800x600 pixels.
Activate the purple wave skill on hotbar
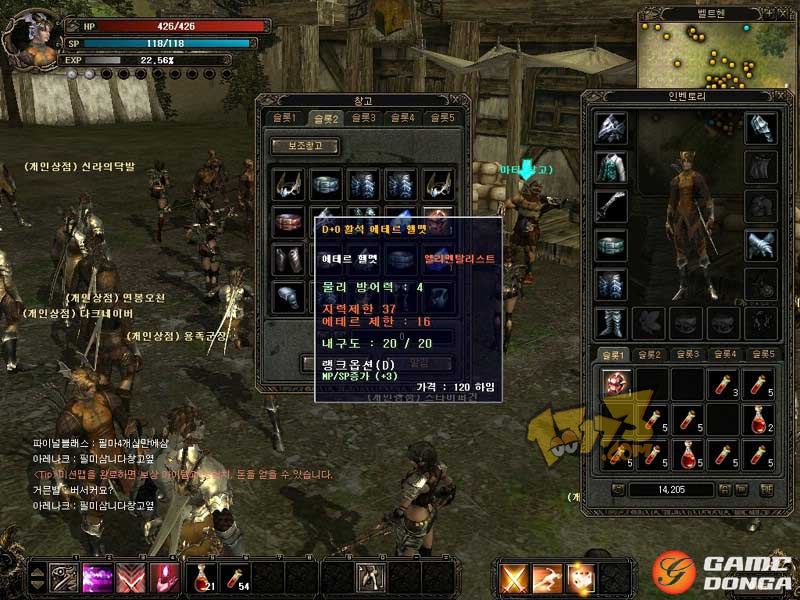click(97, 577)
